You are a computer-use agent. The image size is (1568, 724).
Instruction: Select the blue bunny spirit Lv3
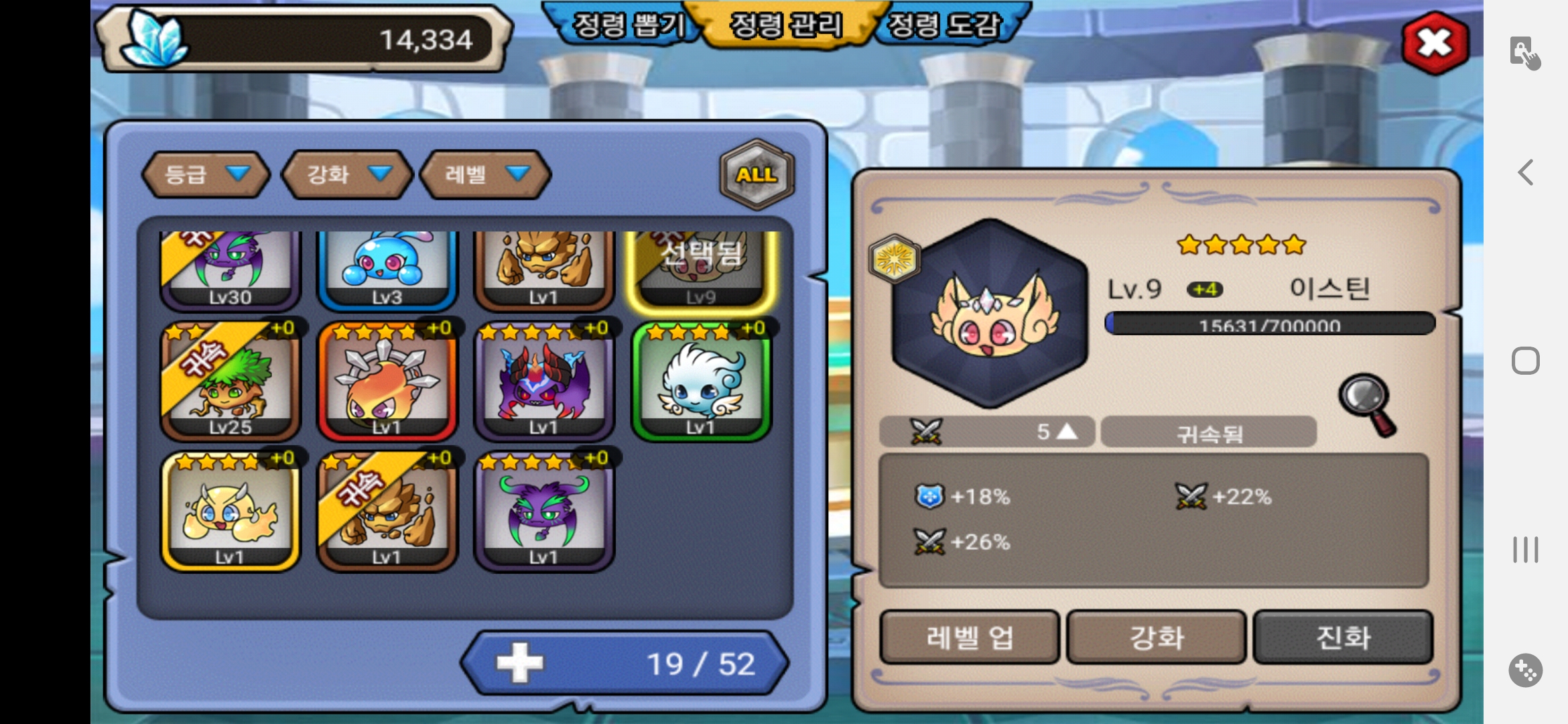click(387, 268)
